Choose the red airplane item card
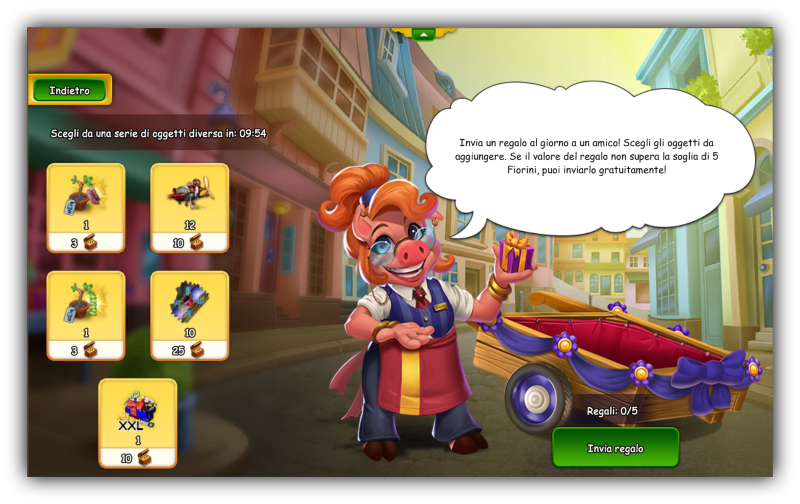This screenshot has height=504, width=800. click(190, 207)
